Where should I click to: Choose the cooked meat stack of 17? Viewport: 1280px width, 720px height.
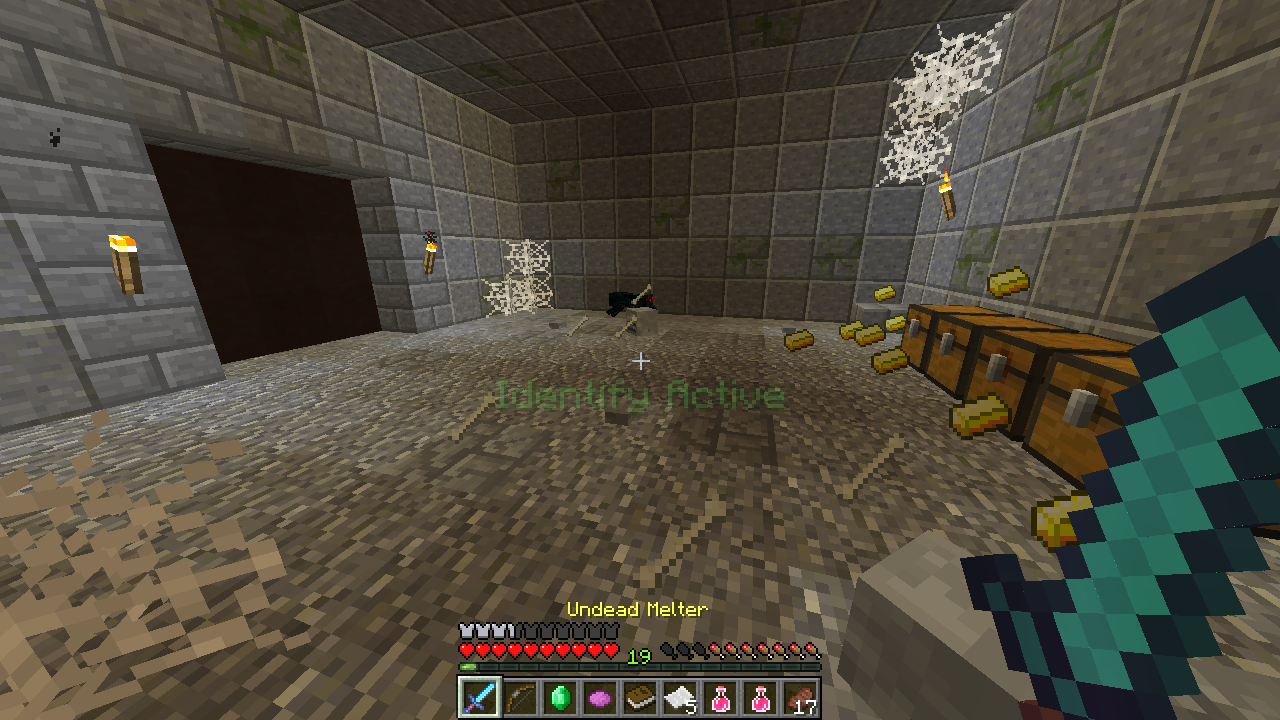(799, 697)
